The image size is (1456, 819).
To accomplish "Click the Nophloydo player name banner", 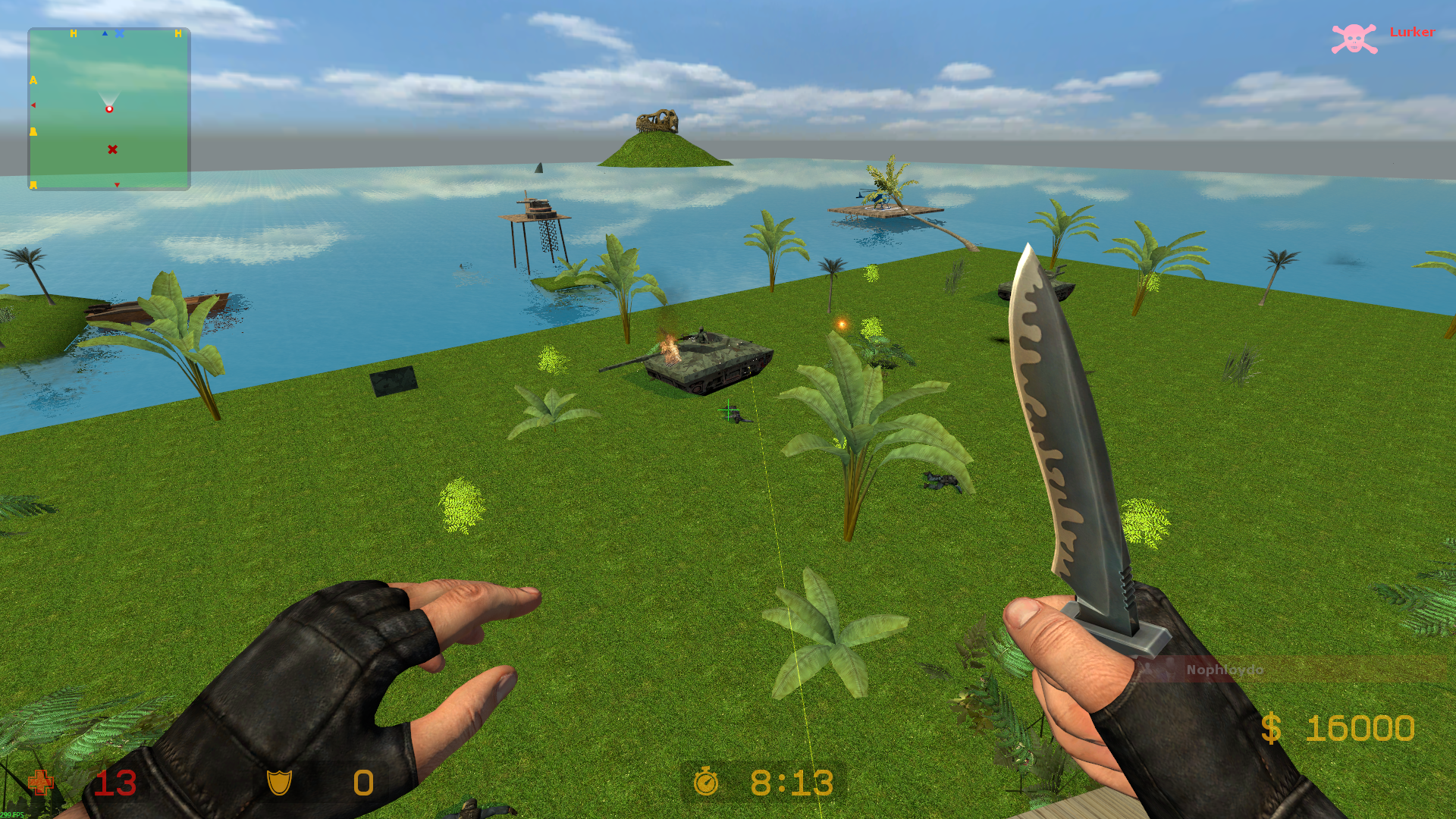I will click(x=1224, y=670).
